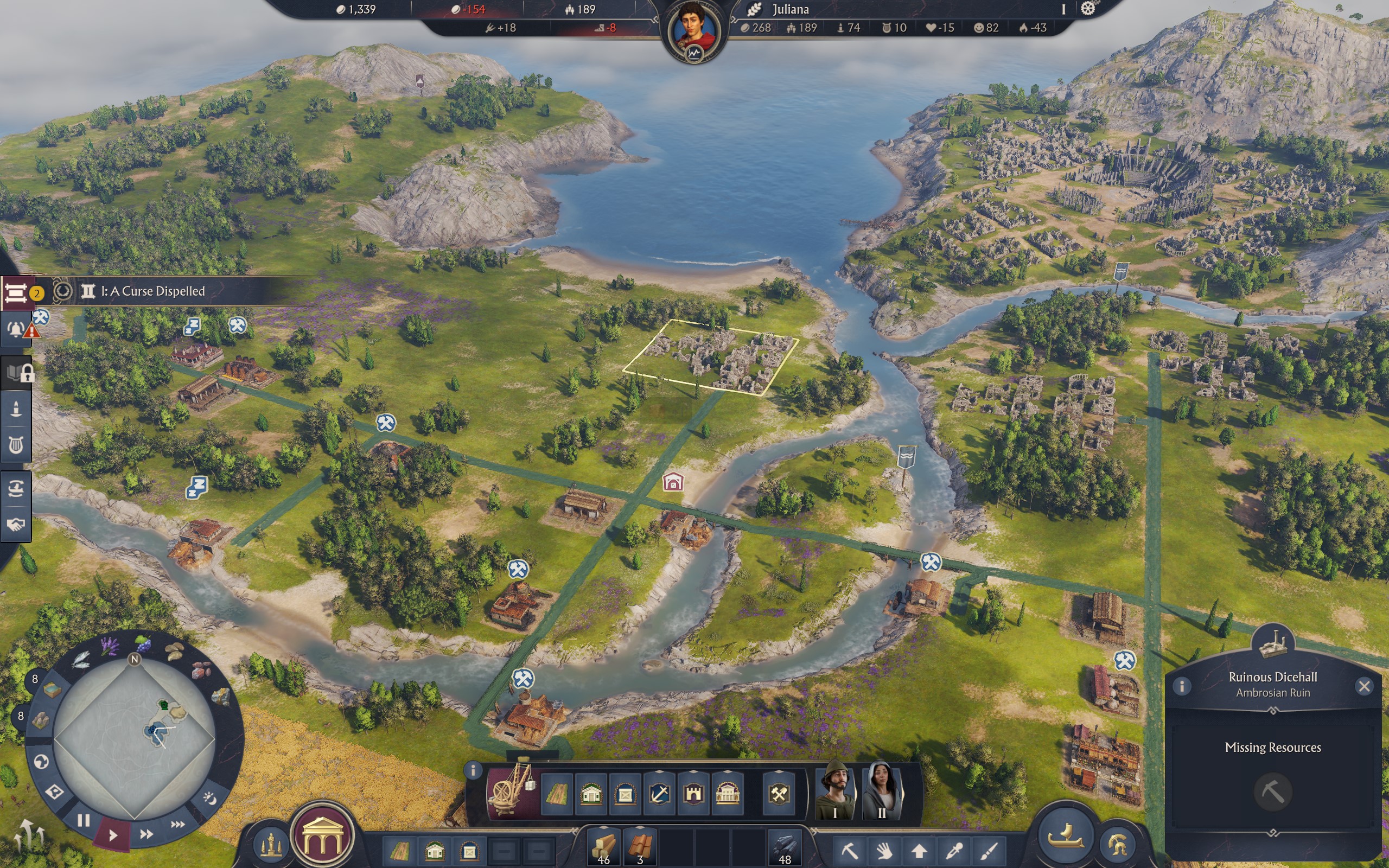1389x868 pixels.
Task: Open the lyre icon menu on left sidebar
Action: (16, 445)
